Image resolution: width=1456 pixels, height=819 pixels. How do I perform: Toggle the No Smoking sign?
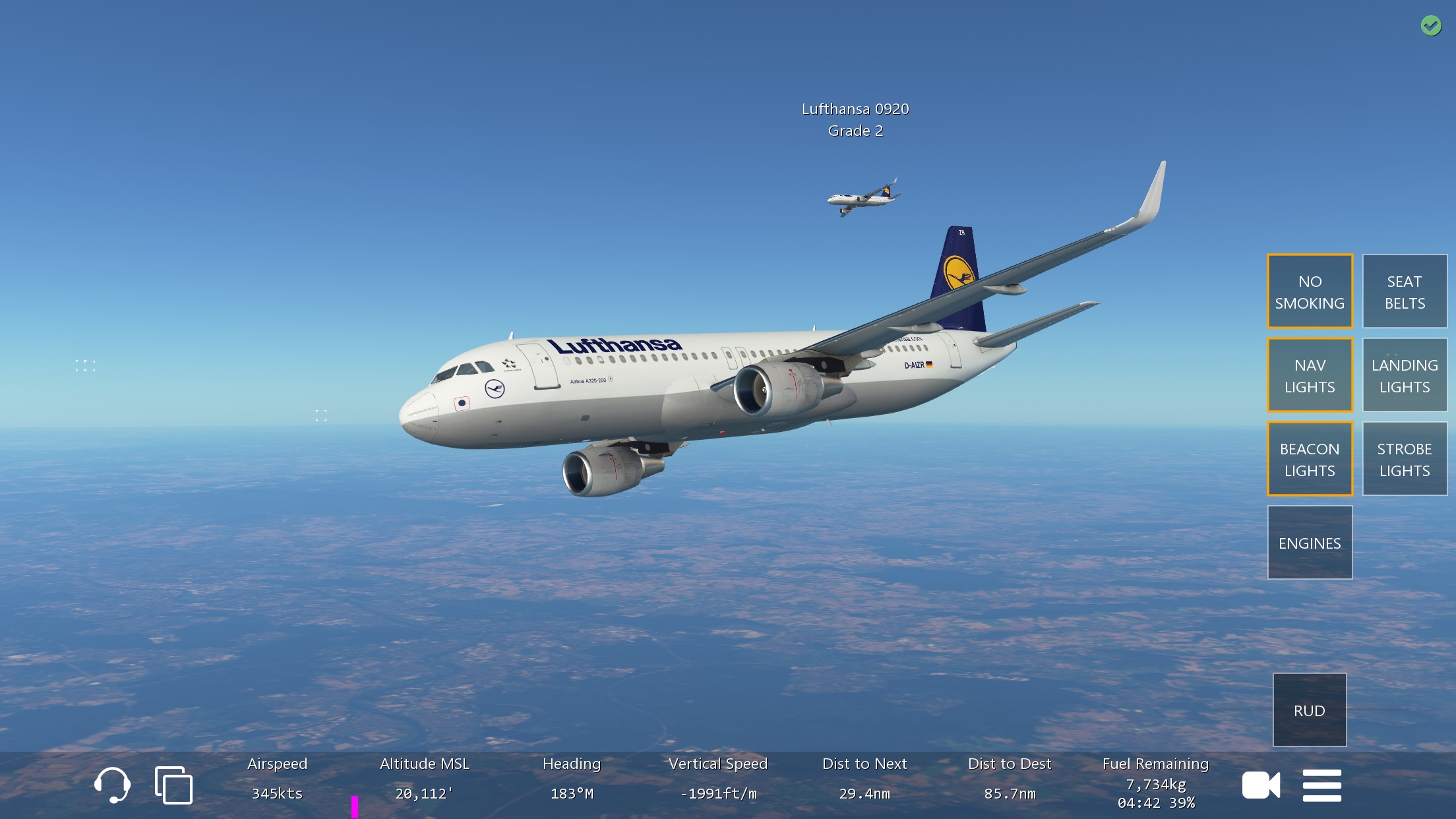[x=1310, y=291]
